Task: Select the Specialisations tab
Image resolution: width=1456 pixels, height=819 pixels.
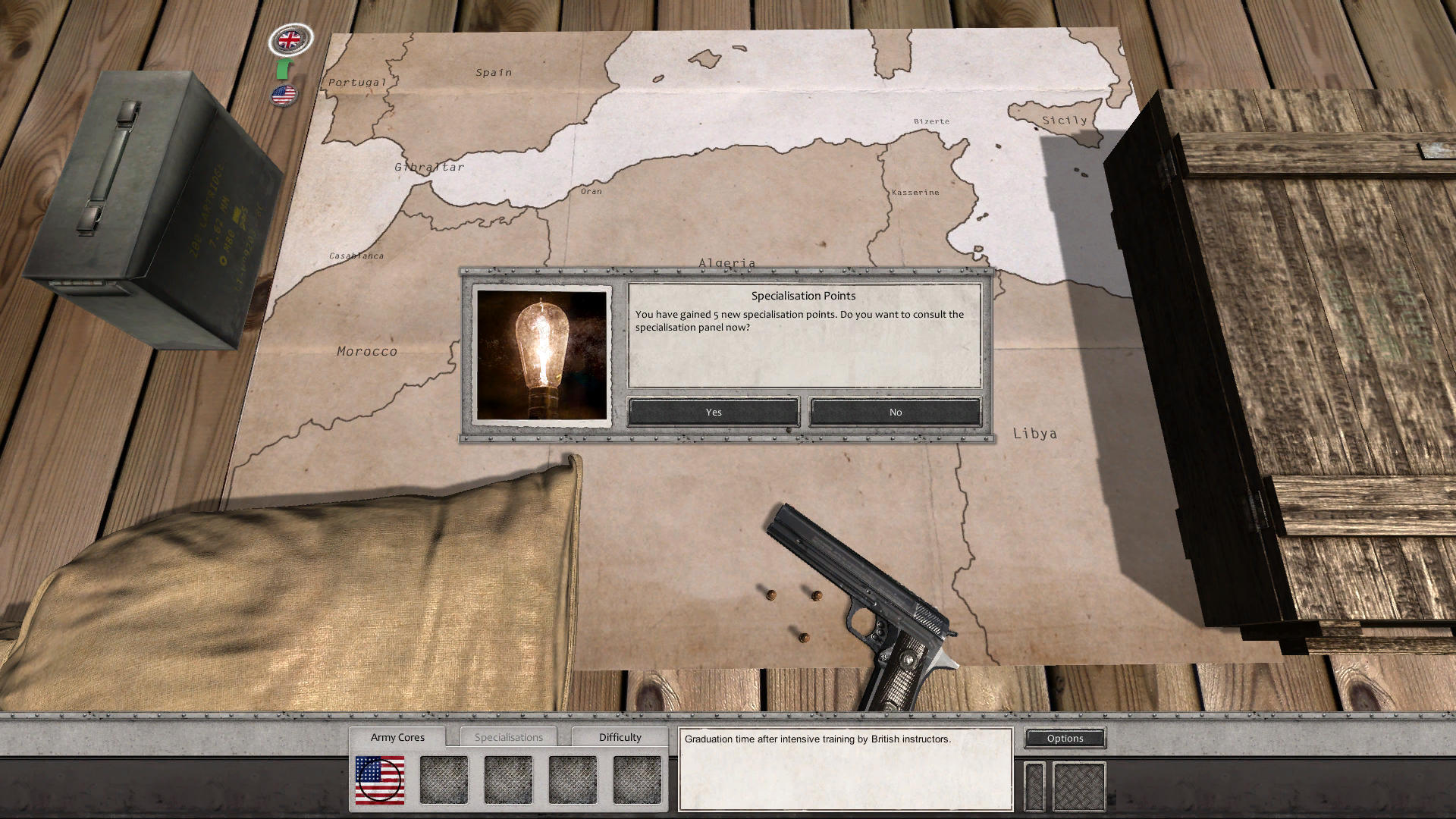Action: [x=509, y=736]
